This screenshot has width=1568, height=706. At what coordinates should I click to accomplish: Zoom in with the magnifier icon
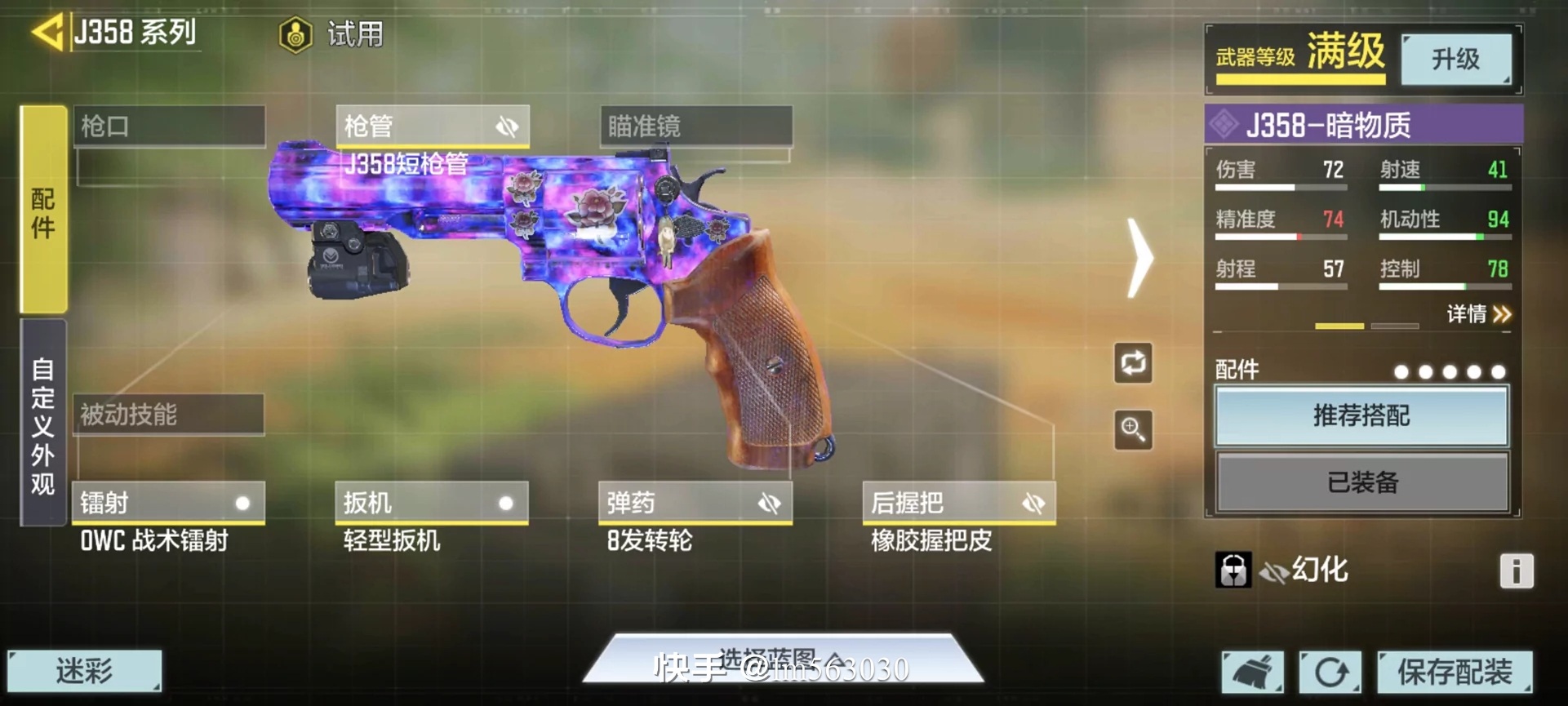[1134, 429]
